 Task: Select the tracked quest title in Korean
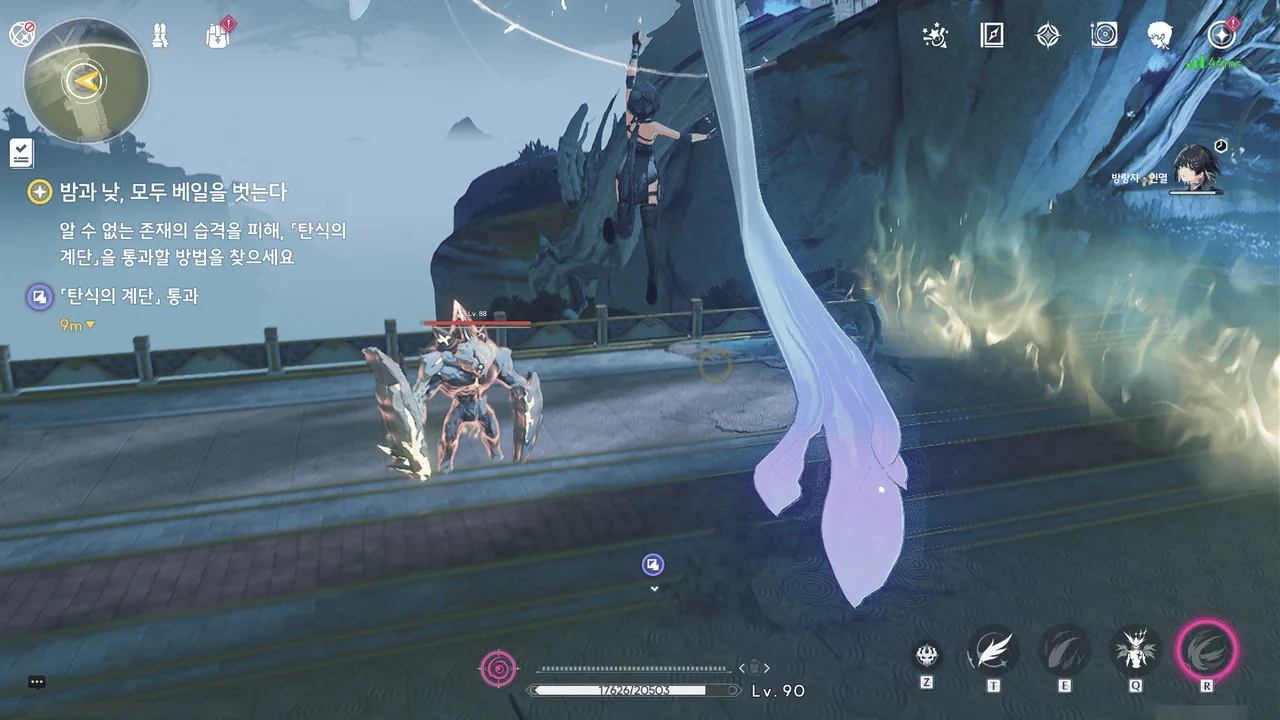coord(172,192)
